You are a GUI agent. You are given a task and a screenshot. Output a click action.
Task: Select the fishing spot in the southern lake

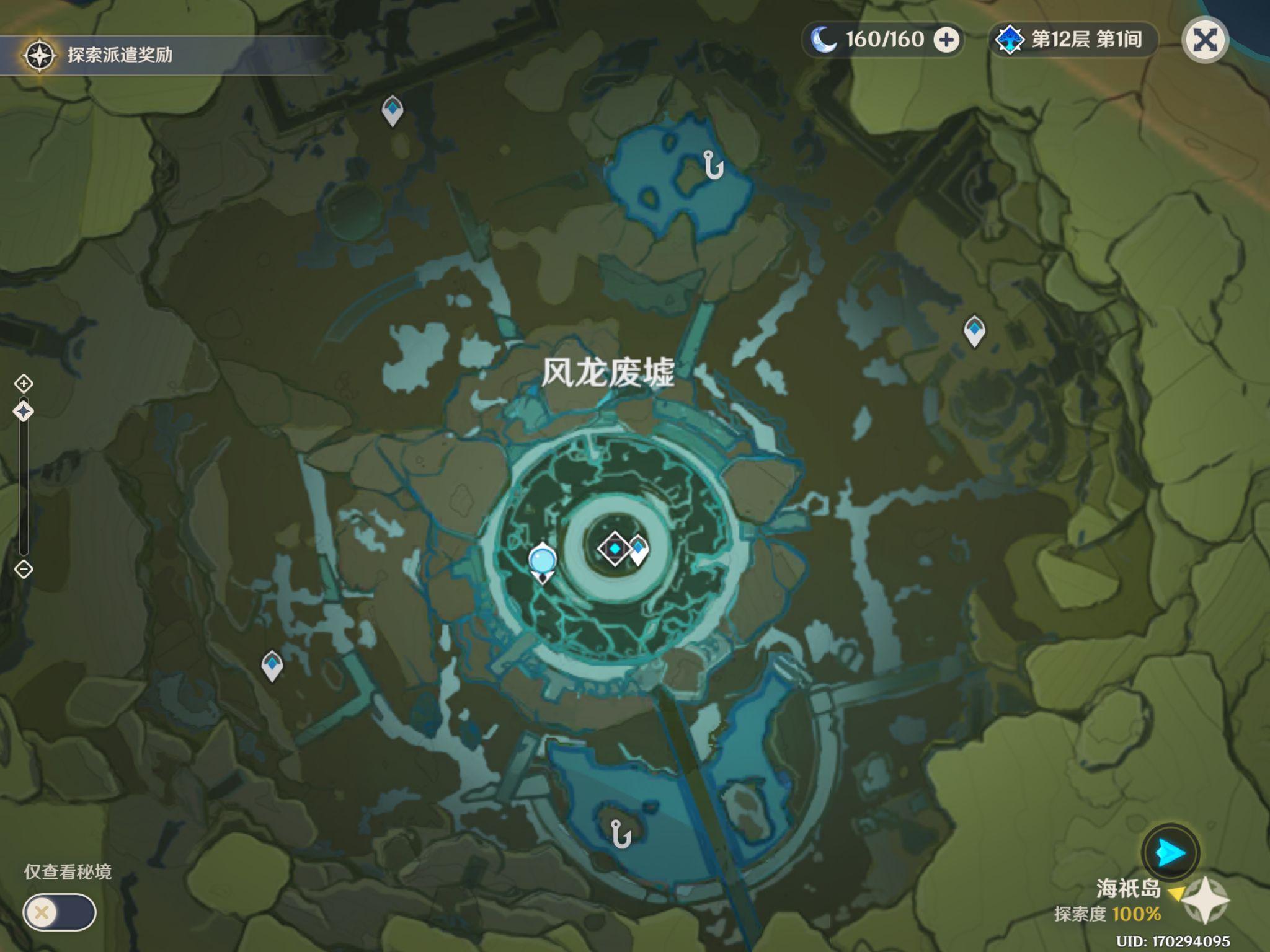[x=620, y=834]
